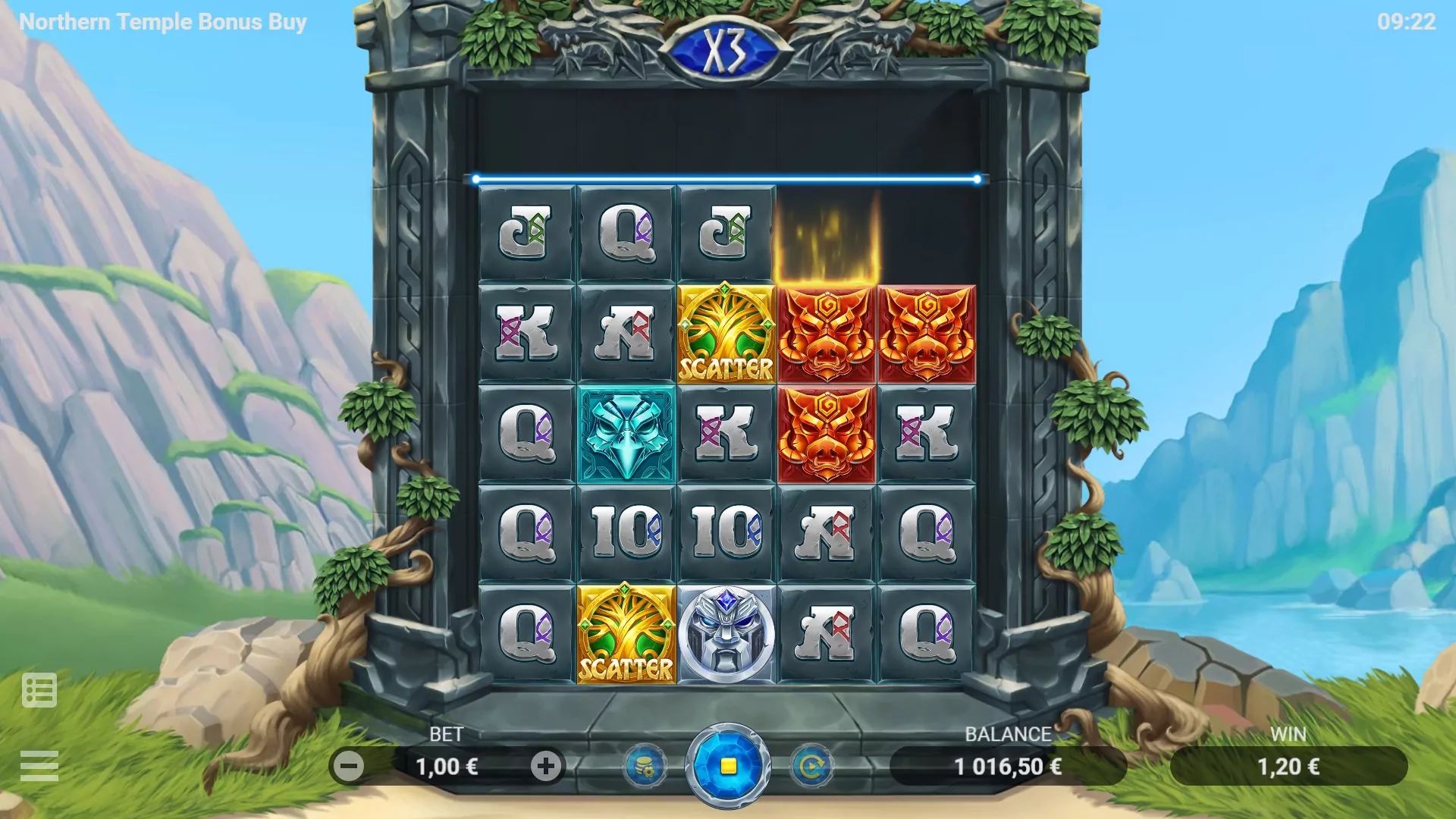Select the teal eagle head symbol
1456x819 pixels.
tap(626, 432)
